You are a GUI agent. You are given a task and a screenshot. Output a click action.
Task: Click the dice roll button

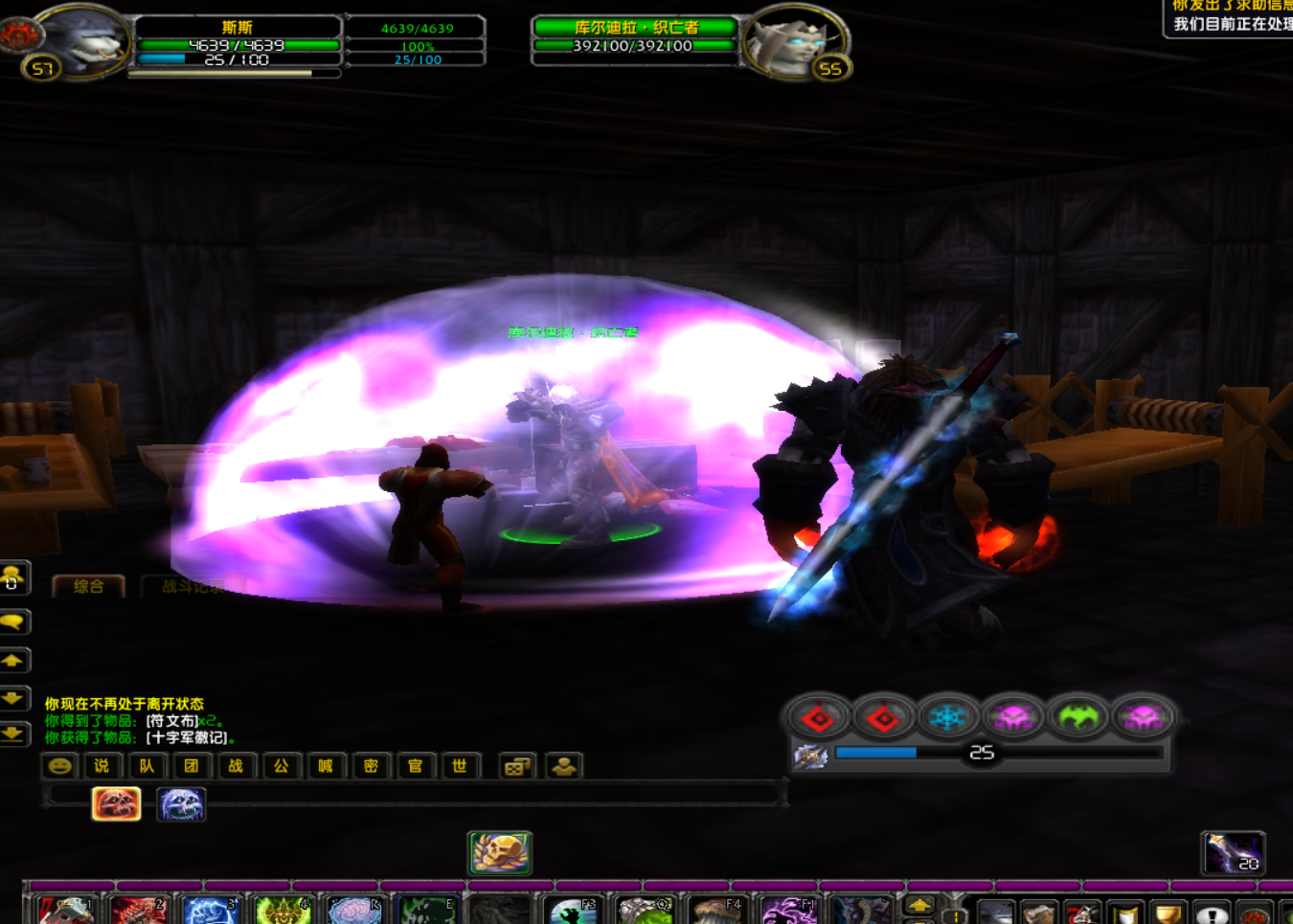tap(516, 766)
